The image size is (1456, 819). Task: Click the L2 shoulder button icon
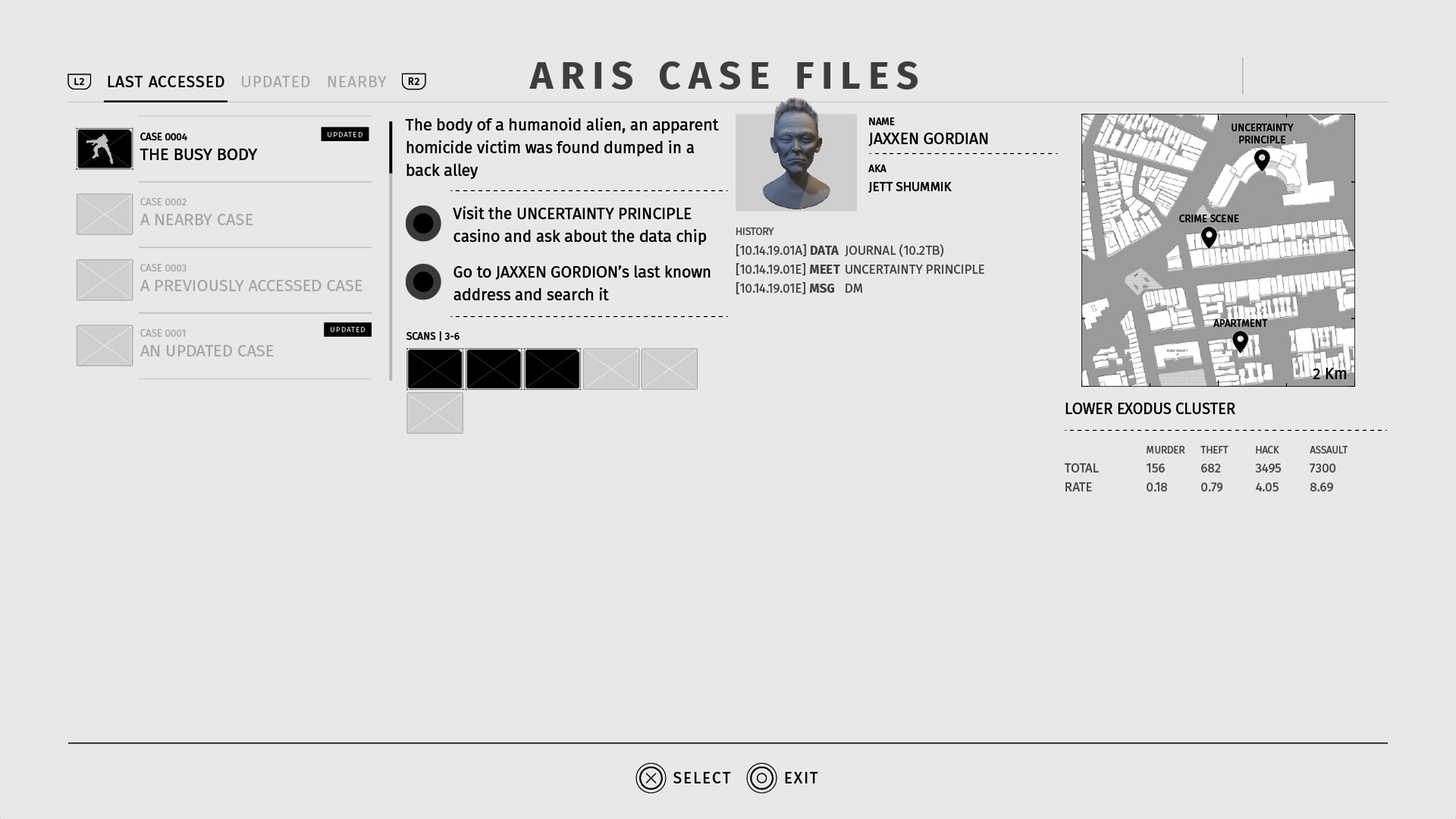(79, 81)
